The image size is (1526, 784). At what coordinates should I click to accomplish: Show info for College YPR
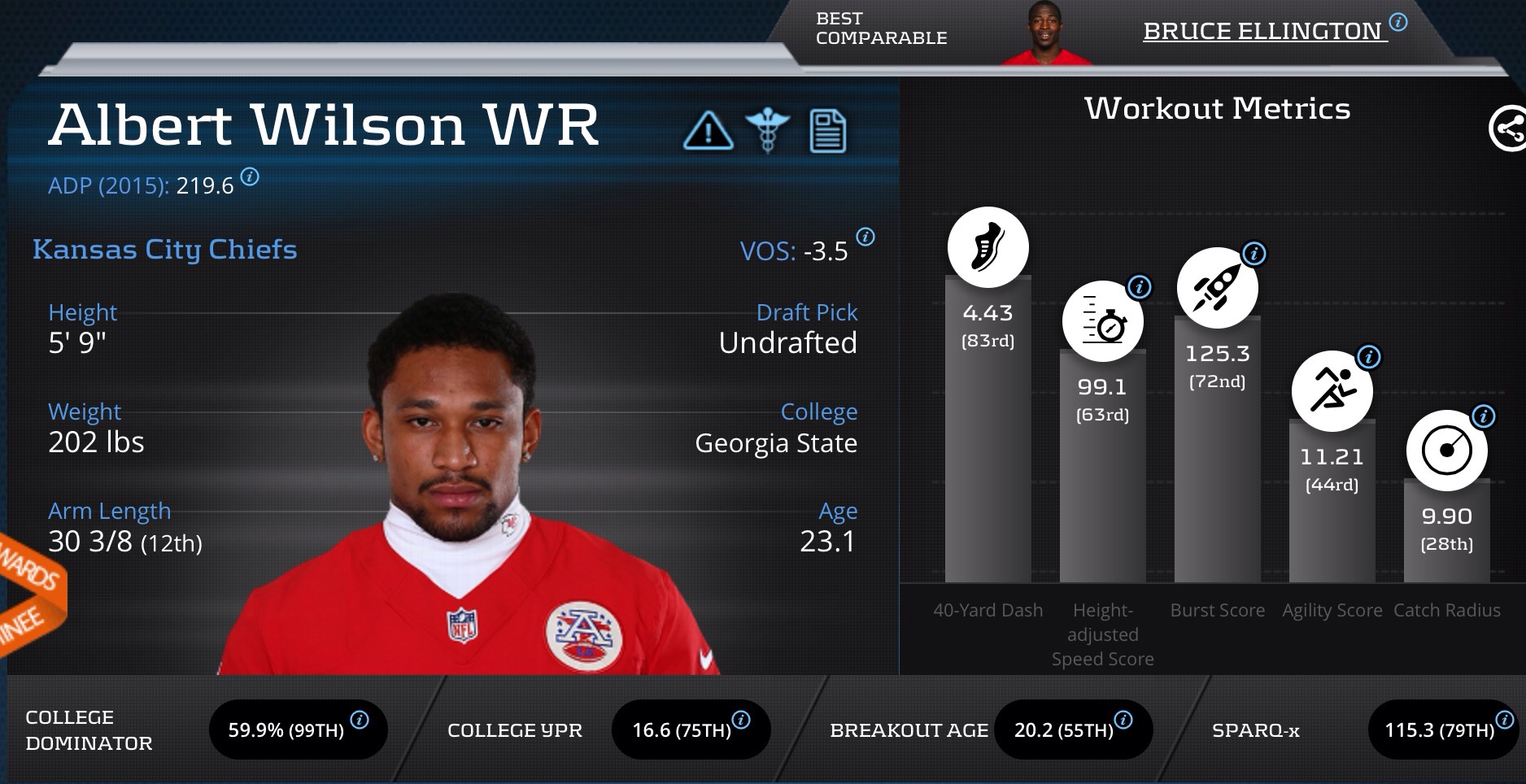[x=741, y=720]
